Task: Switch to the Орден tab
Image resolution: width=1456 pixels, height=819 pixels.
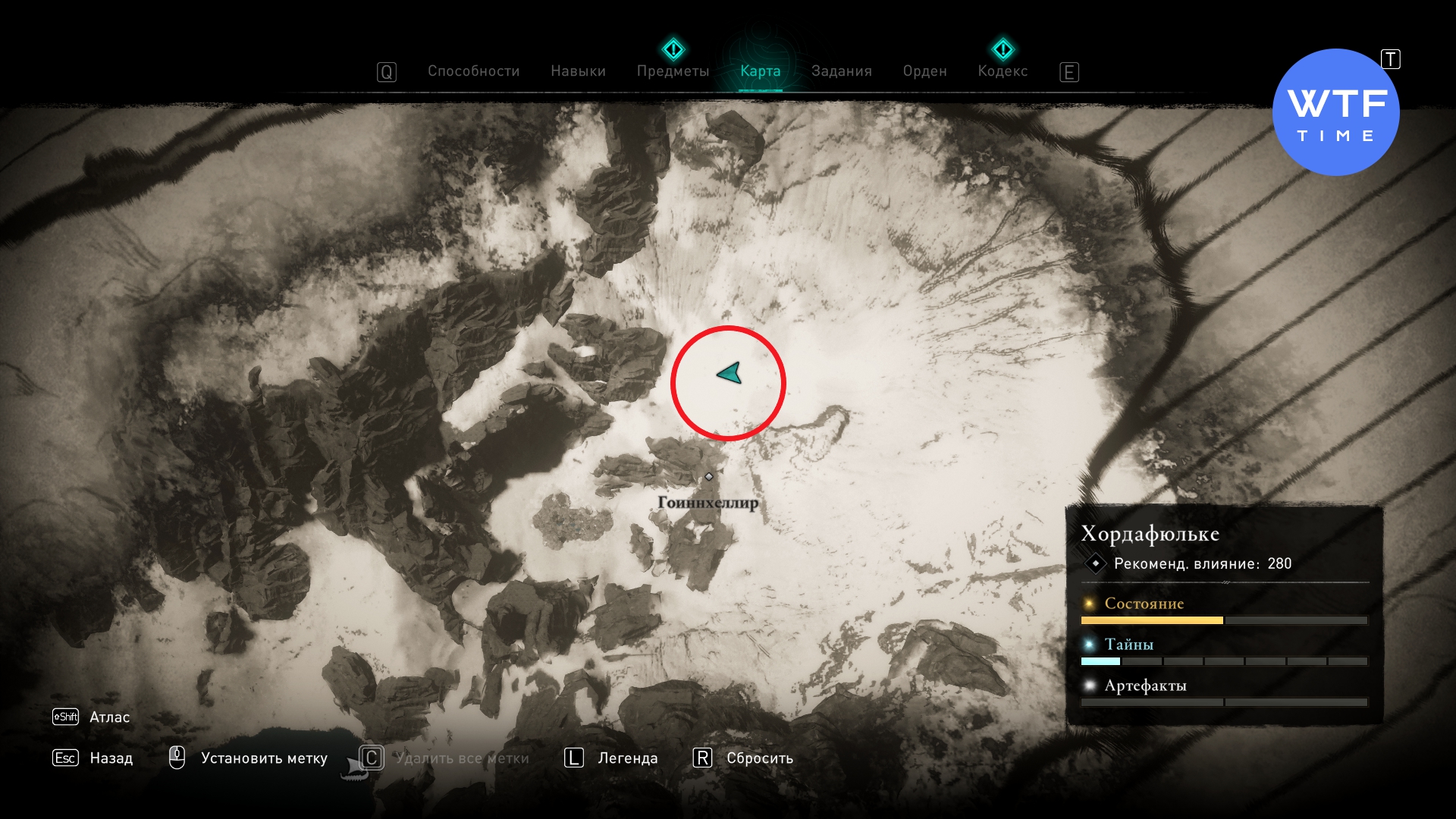Action: [x=924, y=71]
